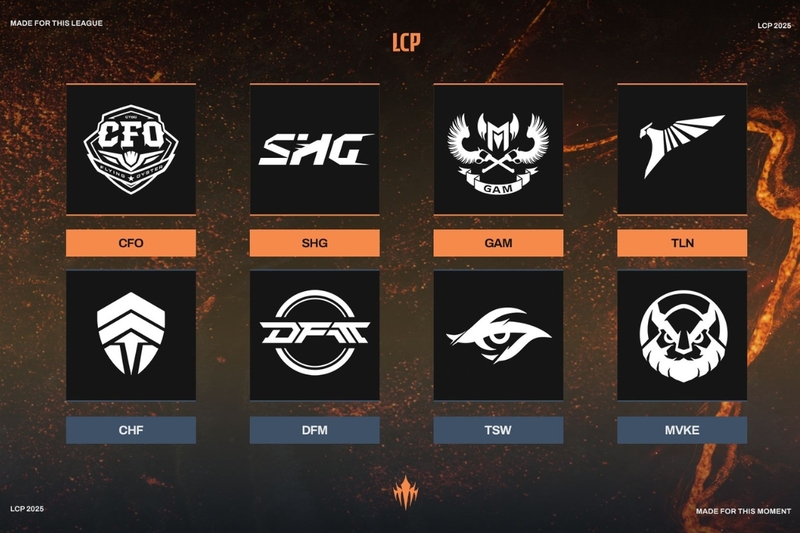Pick the Team Secret eye logo tile
The image size is (800, 533).
[498, 335]
